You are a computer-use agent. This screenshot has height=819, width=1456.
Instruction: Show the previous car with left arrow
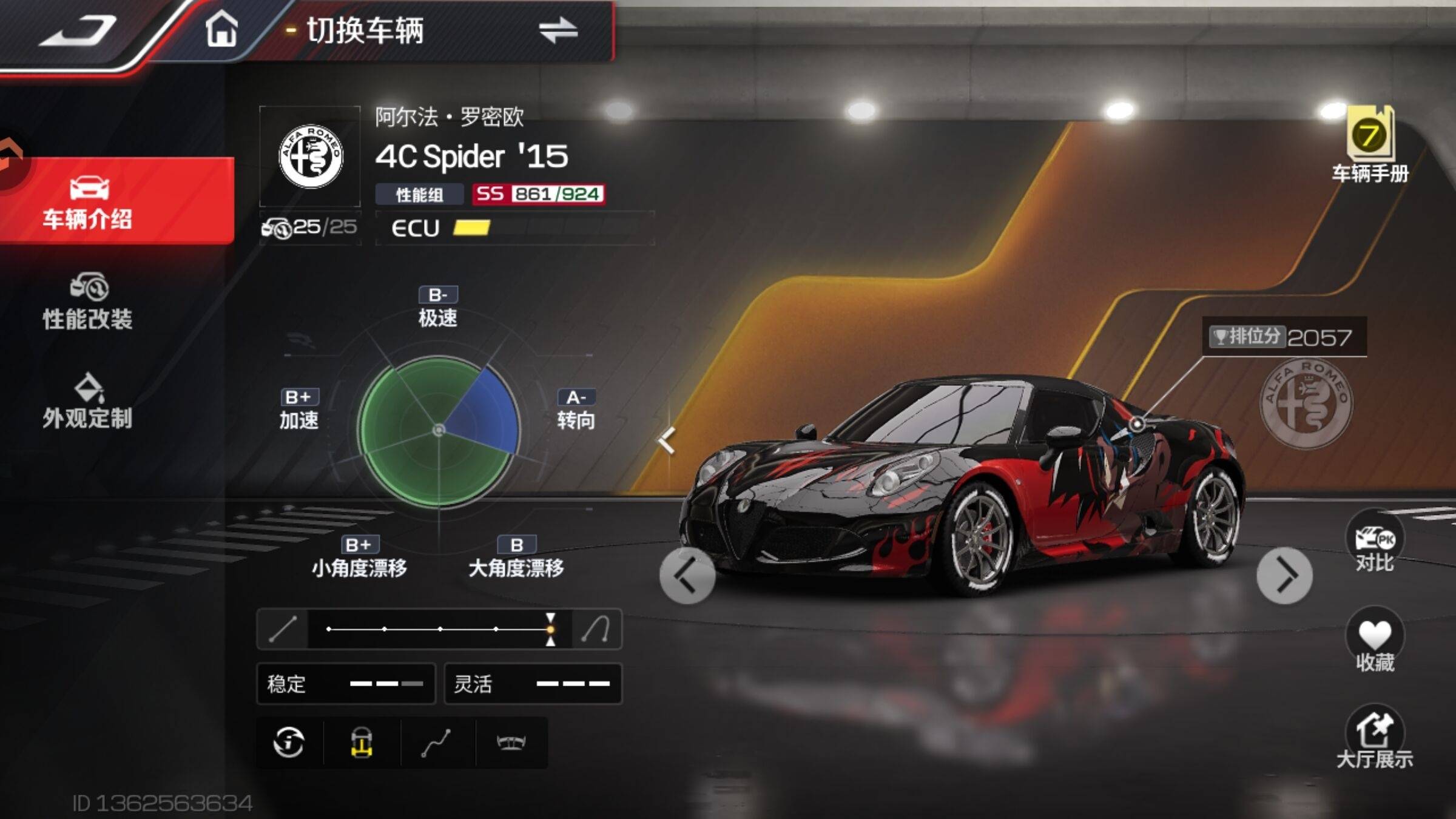pyautogui.click(x=687, y=575)
